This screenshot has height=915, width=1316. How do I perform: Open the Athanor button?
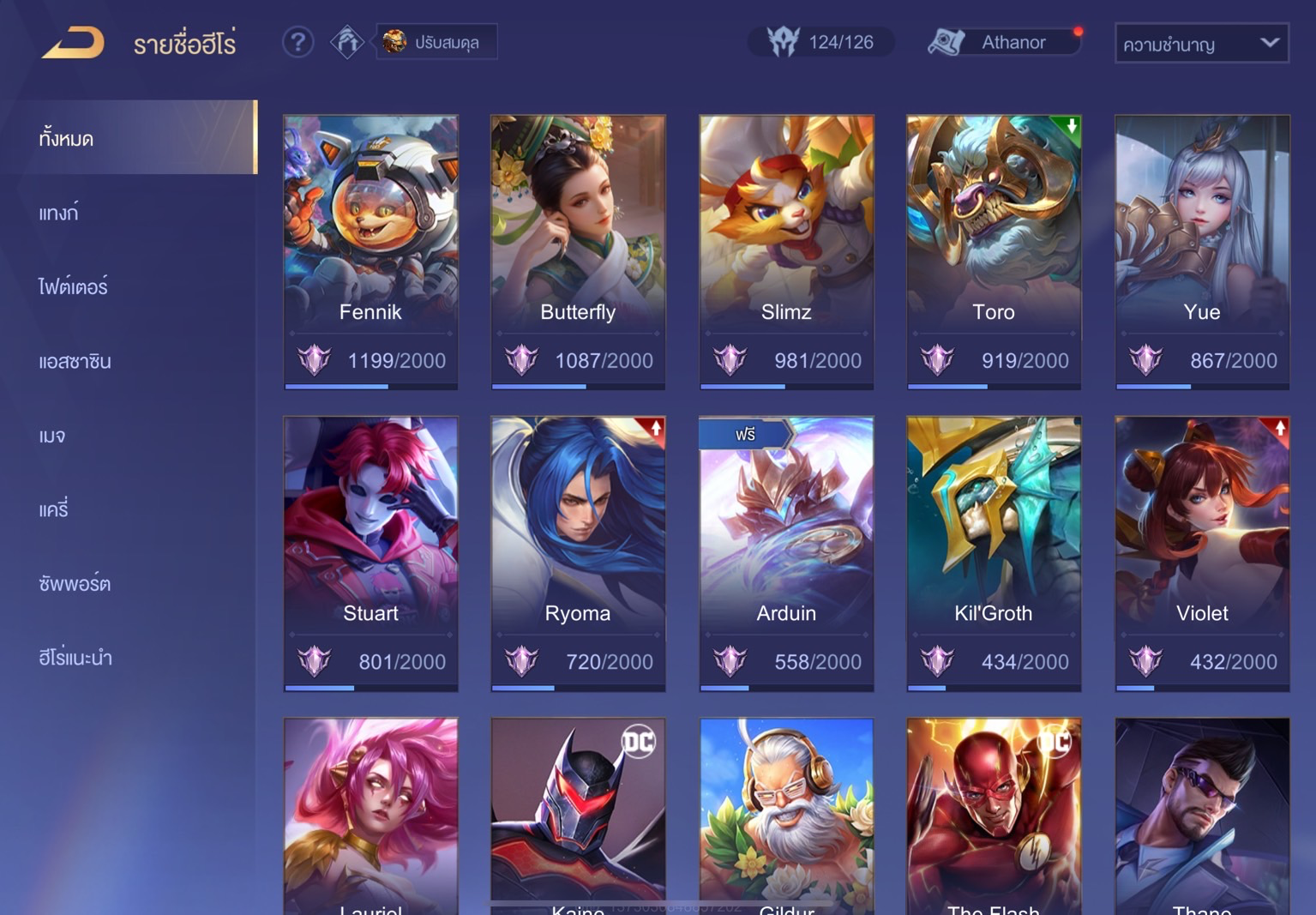click(1005, 42)
